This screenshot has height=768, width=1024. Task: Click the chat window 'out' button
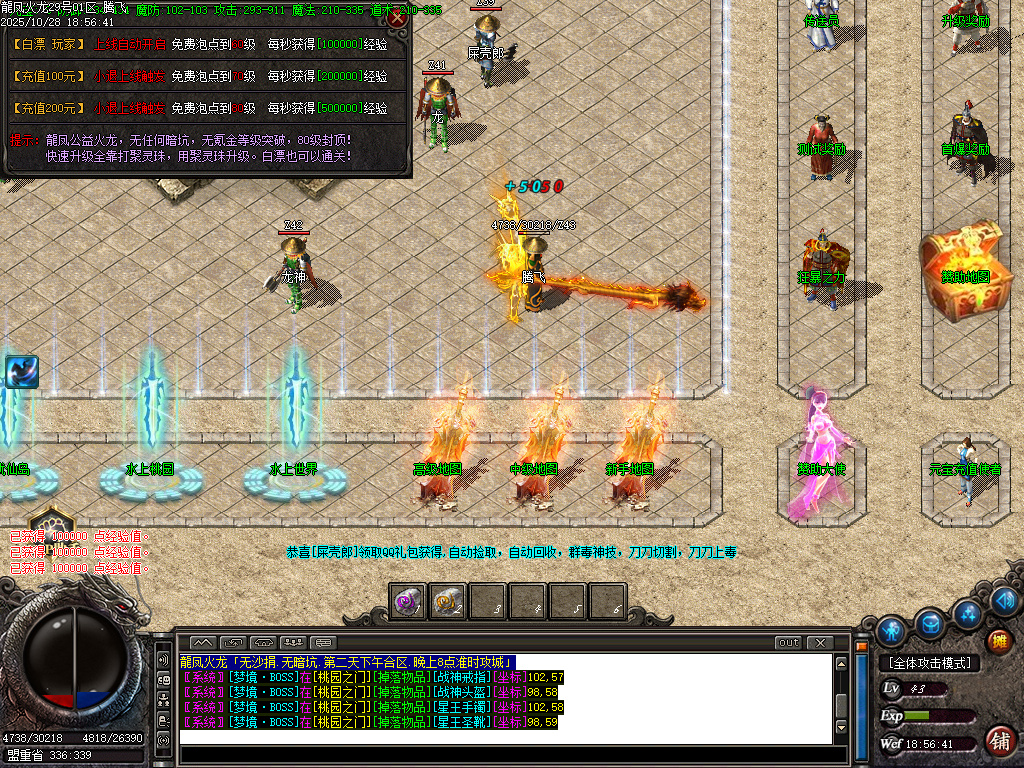pyautogui.click(x=789, y=642)
